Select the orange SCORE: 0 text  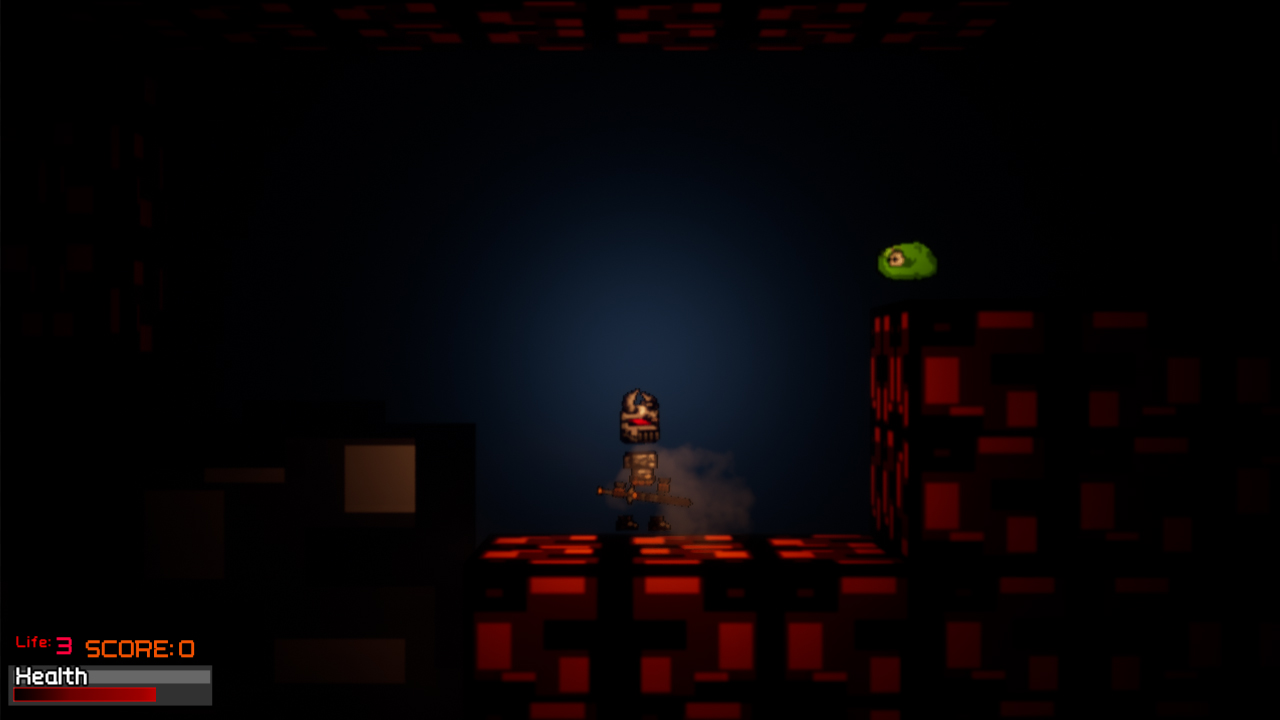click(x=139, y=647)
